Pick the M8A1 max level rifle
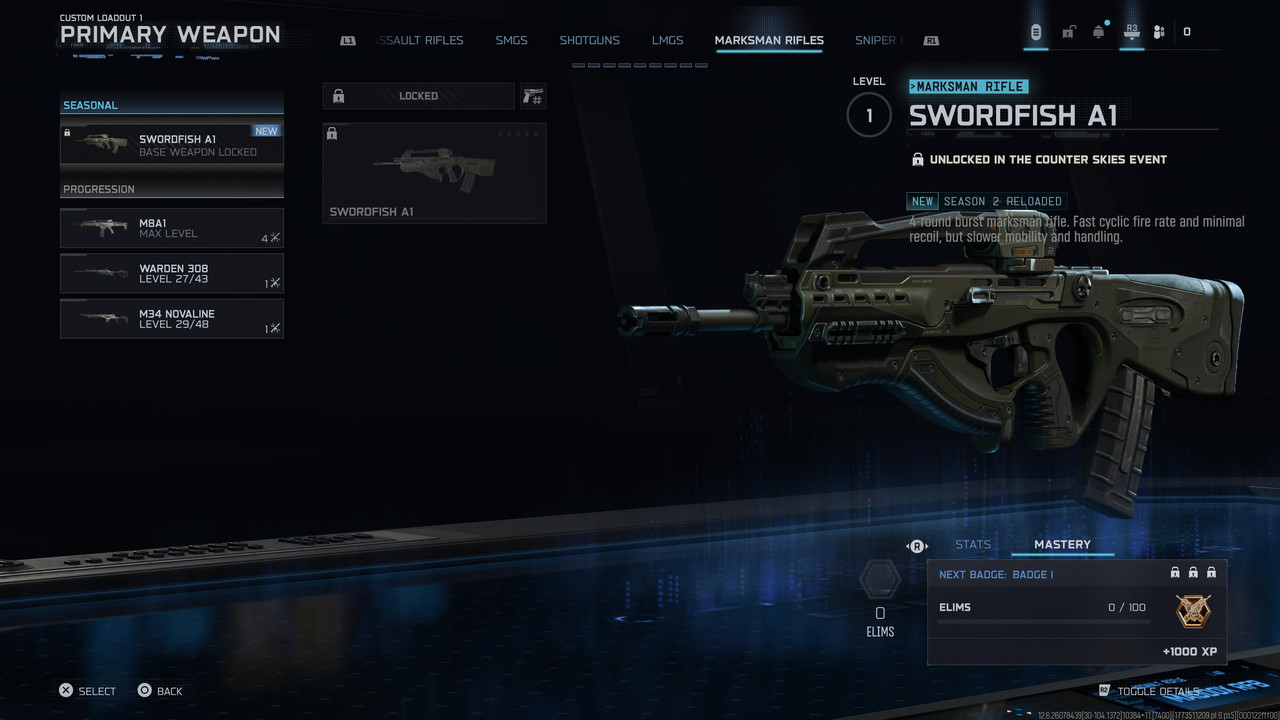This screenshot has width=1280, height=720. pos(172,228)
